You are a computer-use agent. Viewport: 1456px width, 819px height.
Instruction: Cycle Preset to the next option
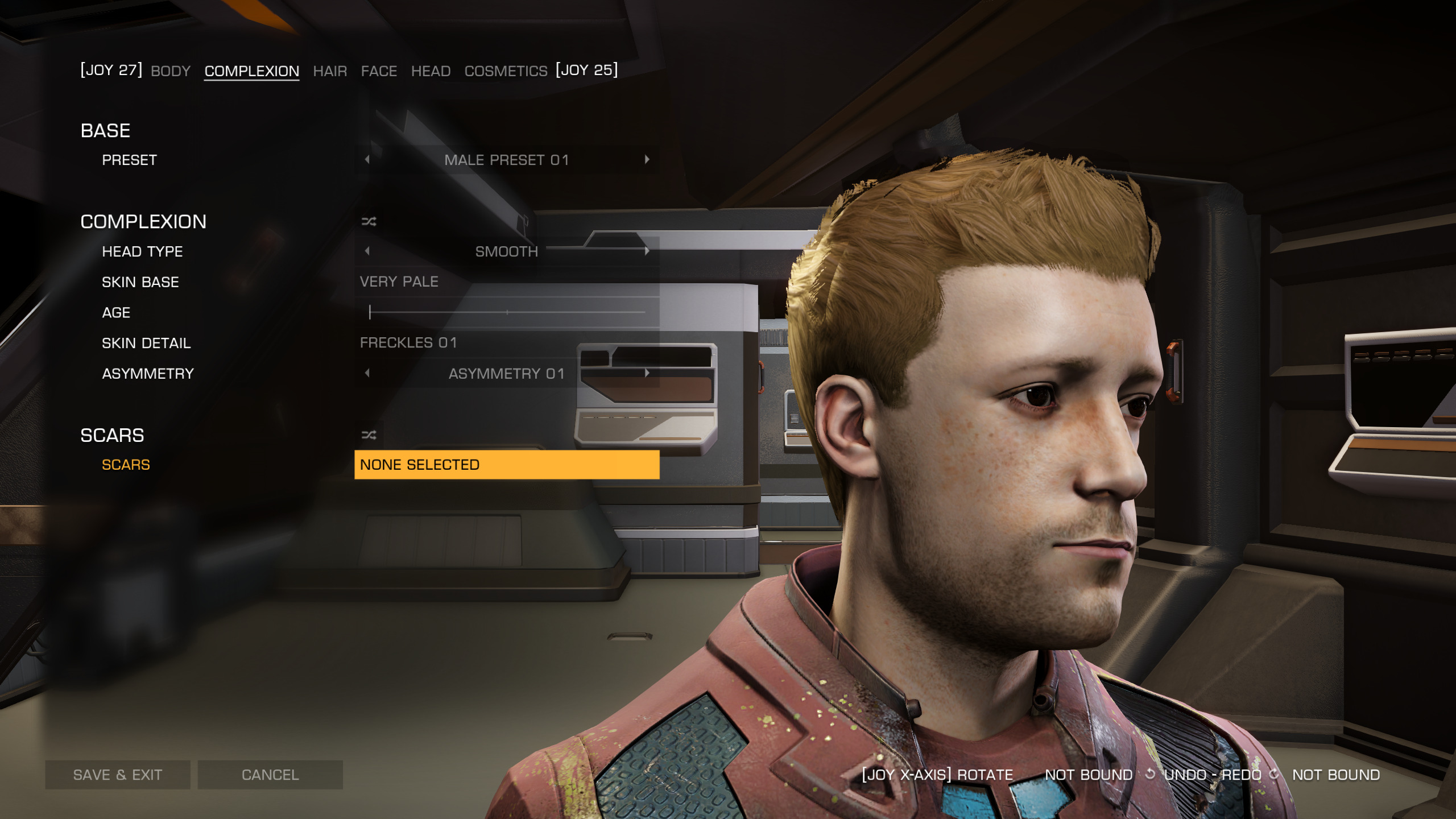tap(647, 160)
